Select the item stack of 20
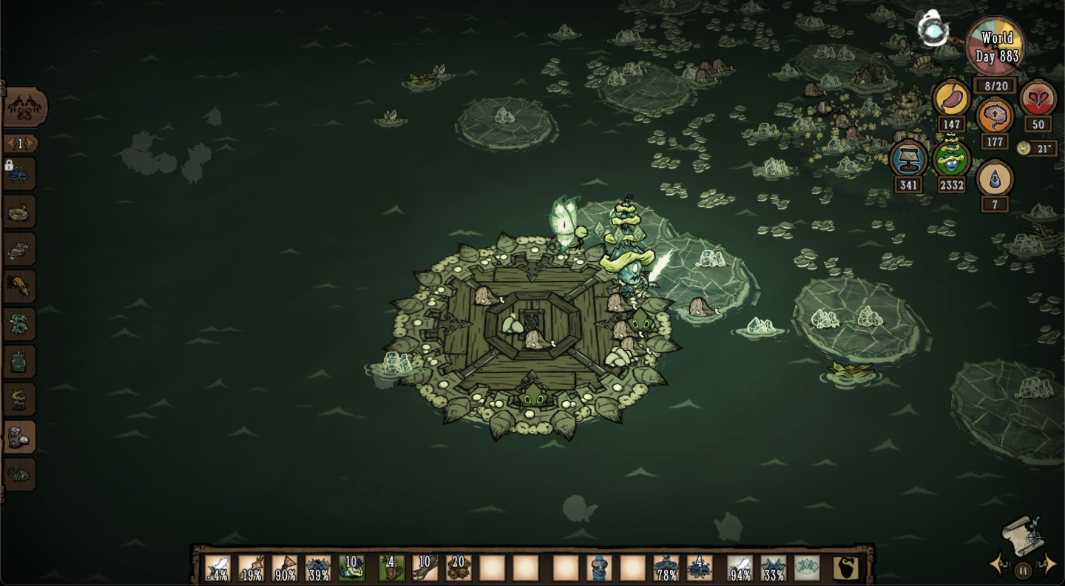This screenshot has height=586, width=1065. (x=458, y=568)
